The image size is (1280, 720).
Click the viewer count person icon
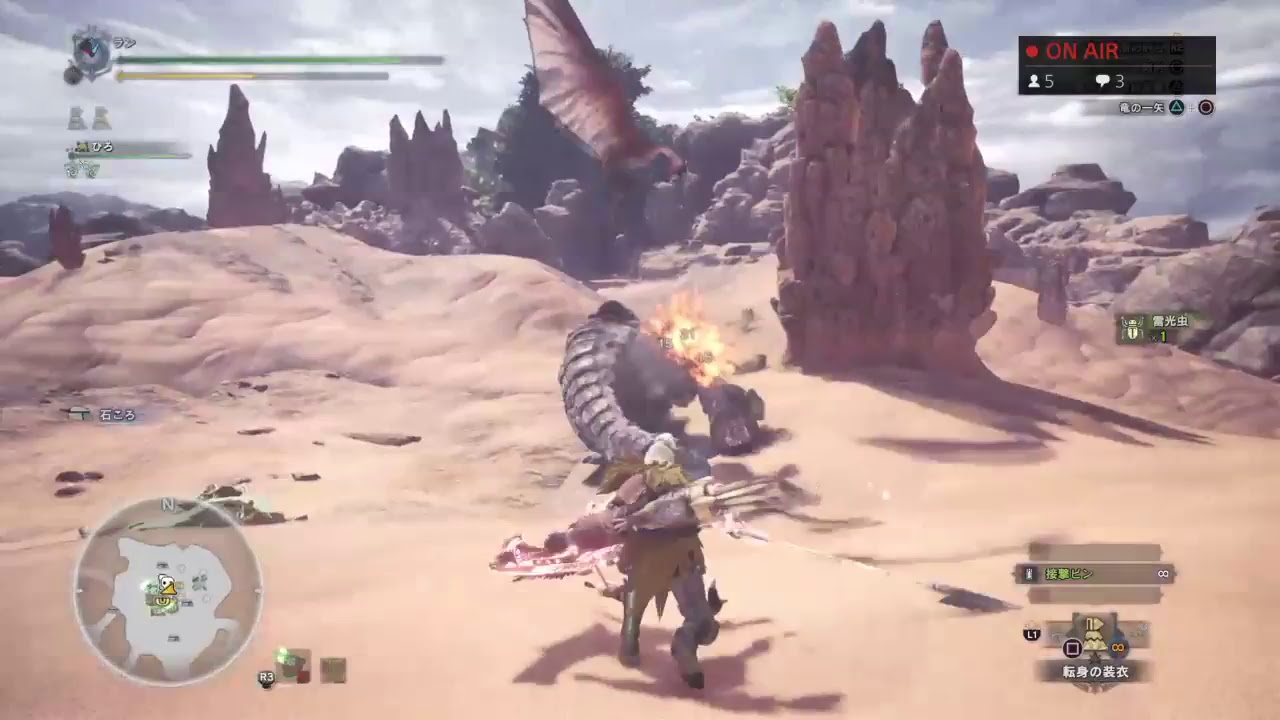pos(1032,82)
